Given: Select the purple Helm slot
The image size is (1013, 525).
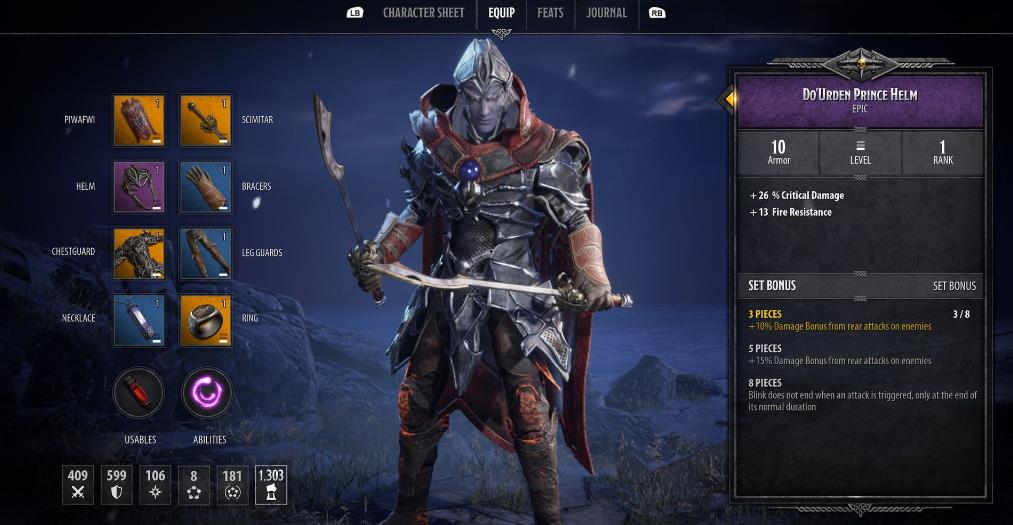Looking at the screenshot, I should [x=139, y=187].
